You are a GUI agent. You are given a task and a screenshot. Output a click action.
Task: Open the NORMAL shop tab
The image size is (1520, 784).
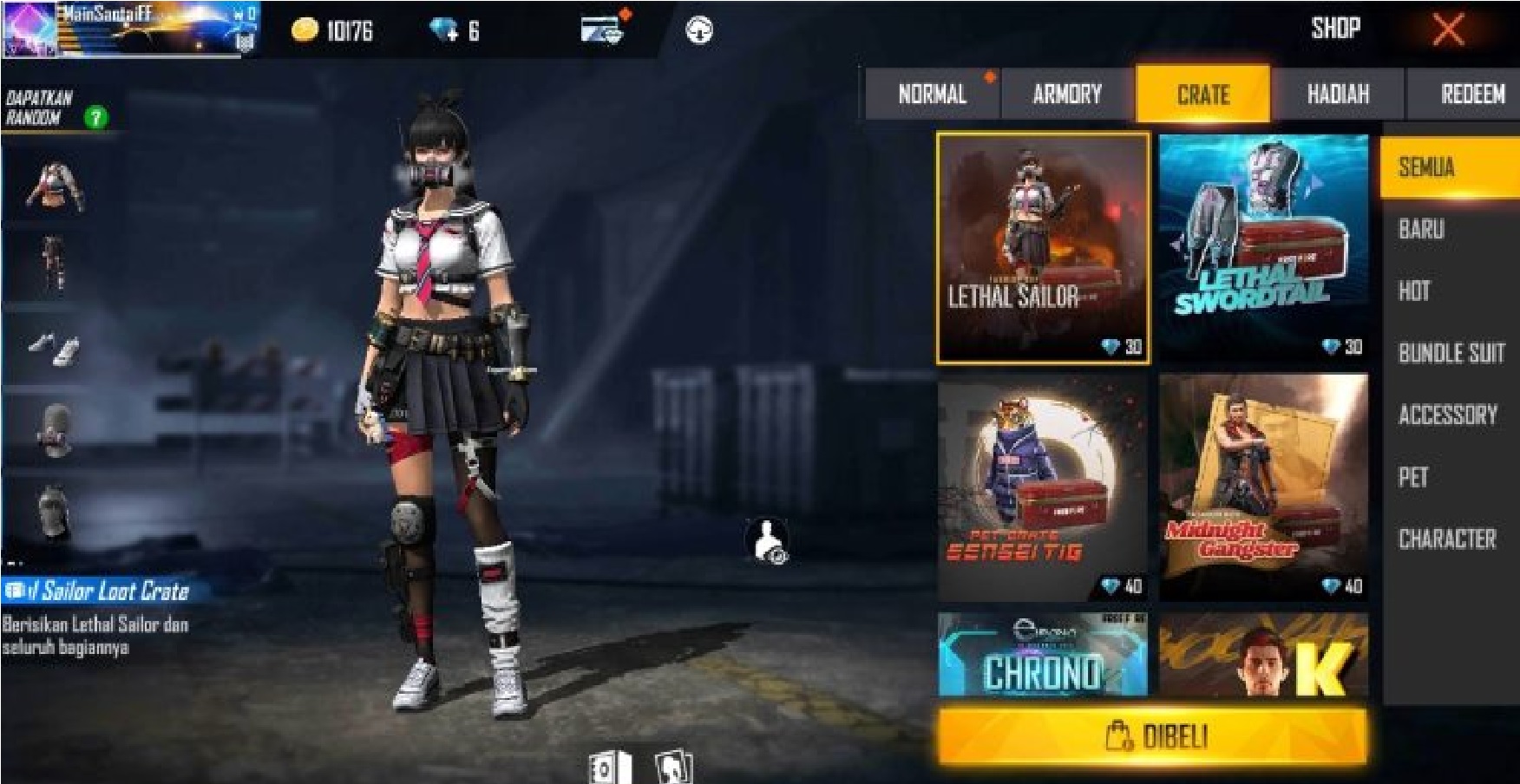[x=934, y=95]
